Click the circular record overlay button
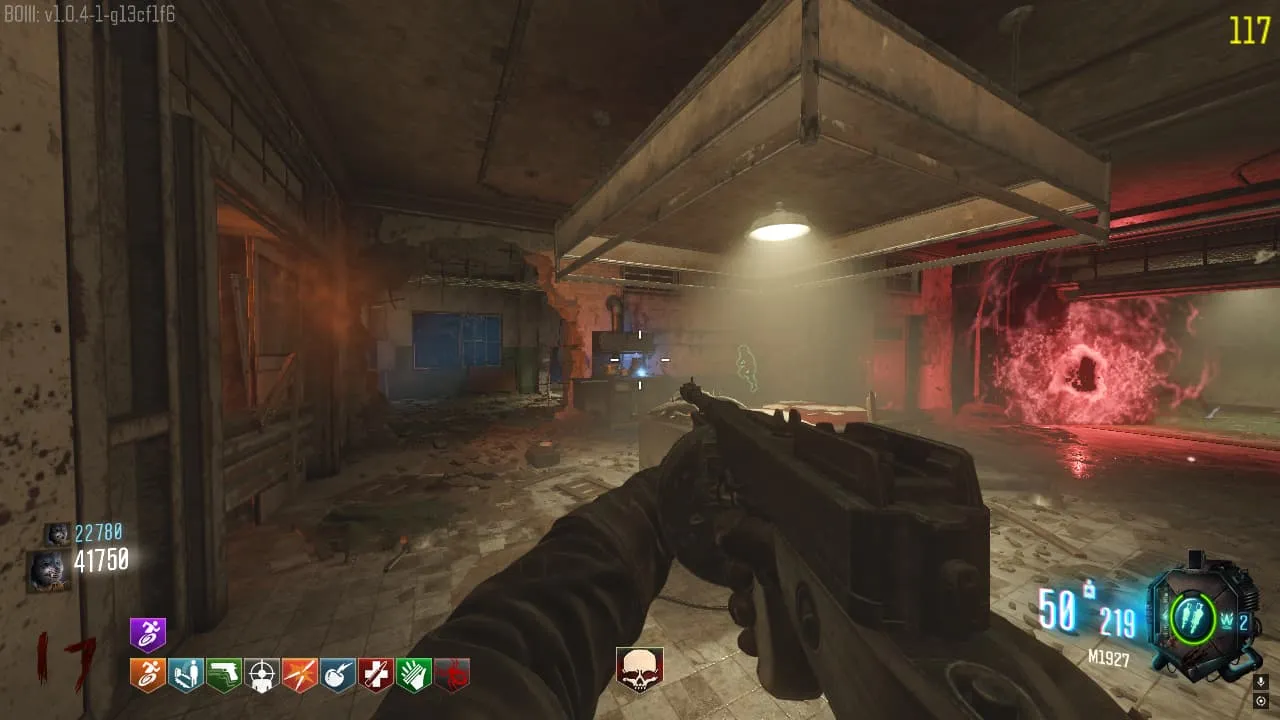Viewport: 1280px width, 720px height. pos(1260,701)
